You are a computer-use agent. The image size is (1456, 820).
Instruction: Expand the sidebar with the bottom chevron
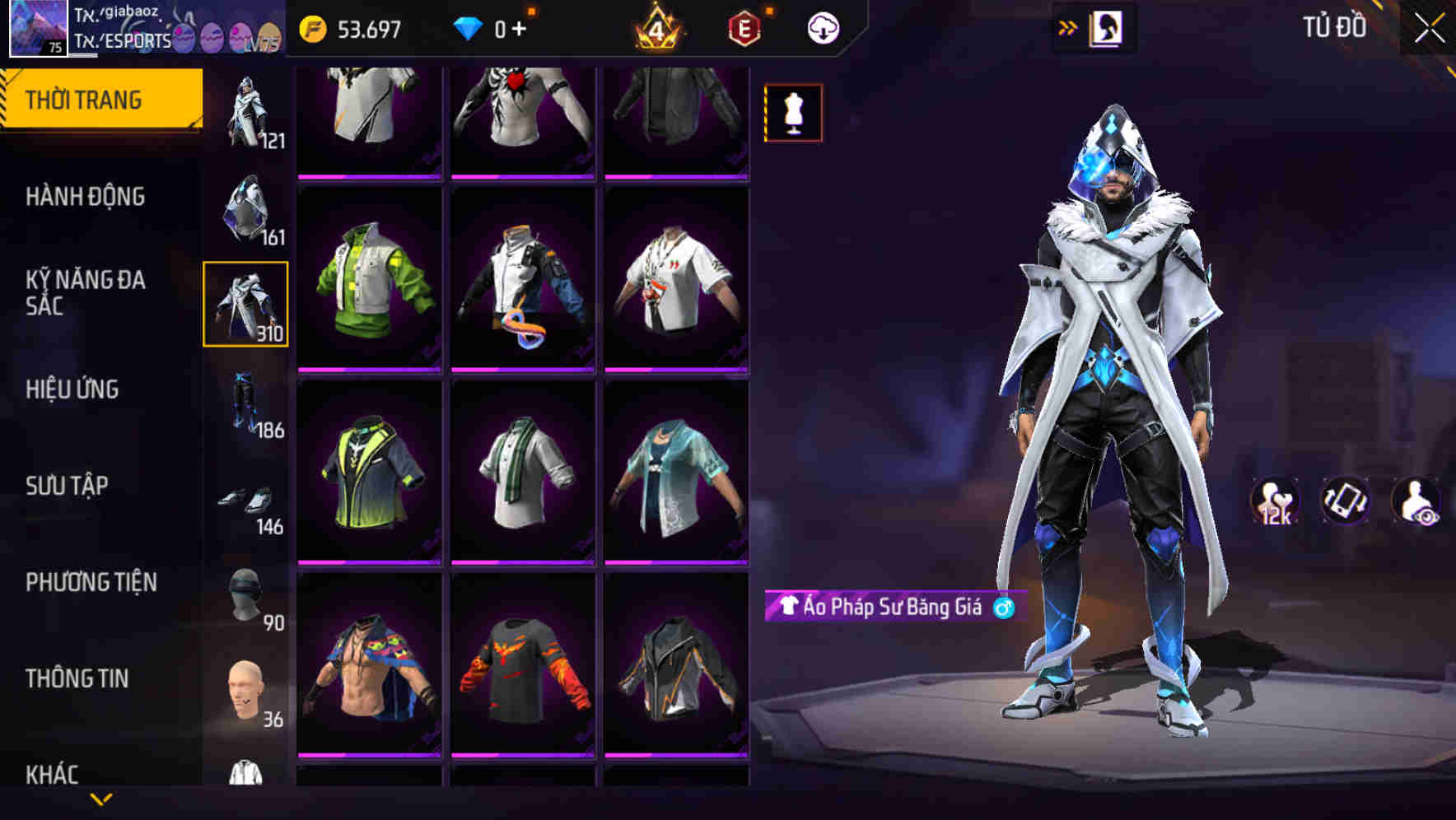(x=101, y=800)
